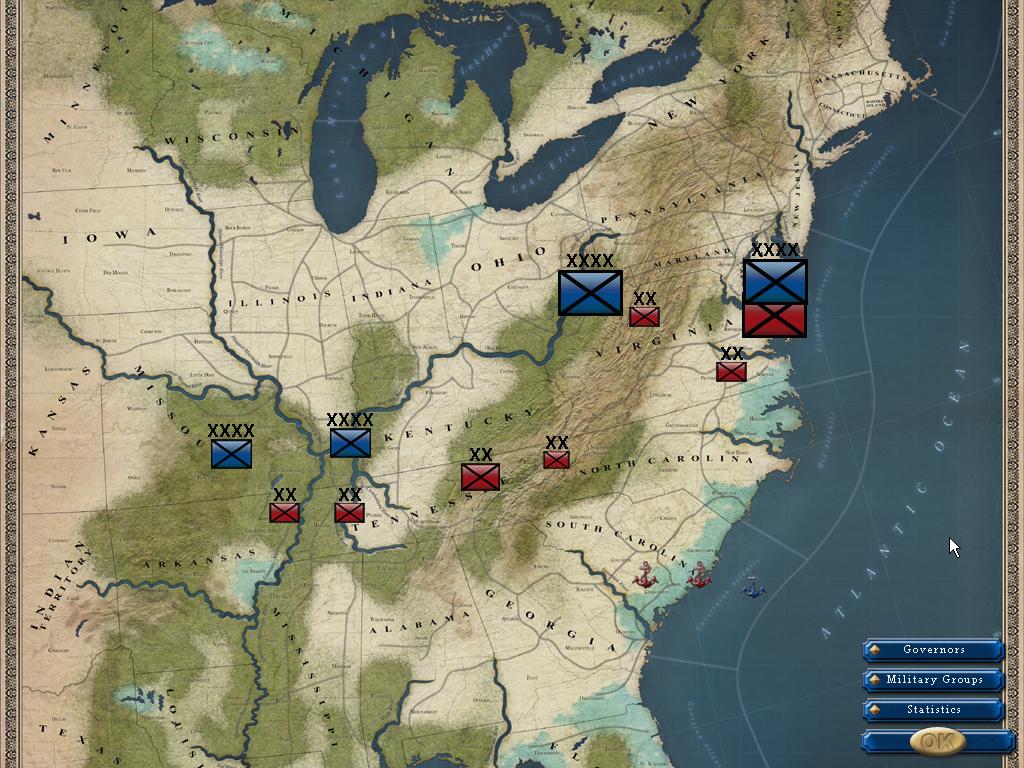This screenshot has width=1024, height=768.
Task: Pick the red XX unit on Virginia's coast
Action: coord(731,372)
